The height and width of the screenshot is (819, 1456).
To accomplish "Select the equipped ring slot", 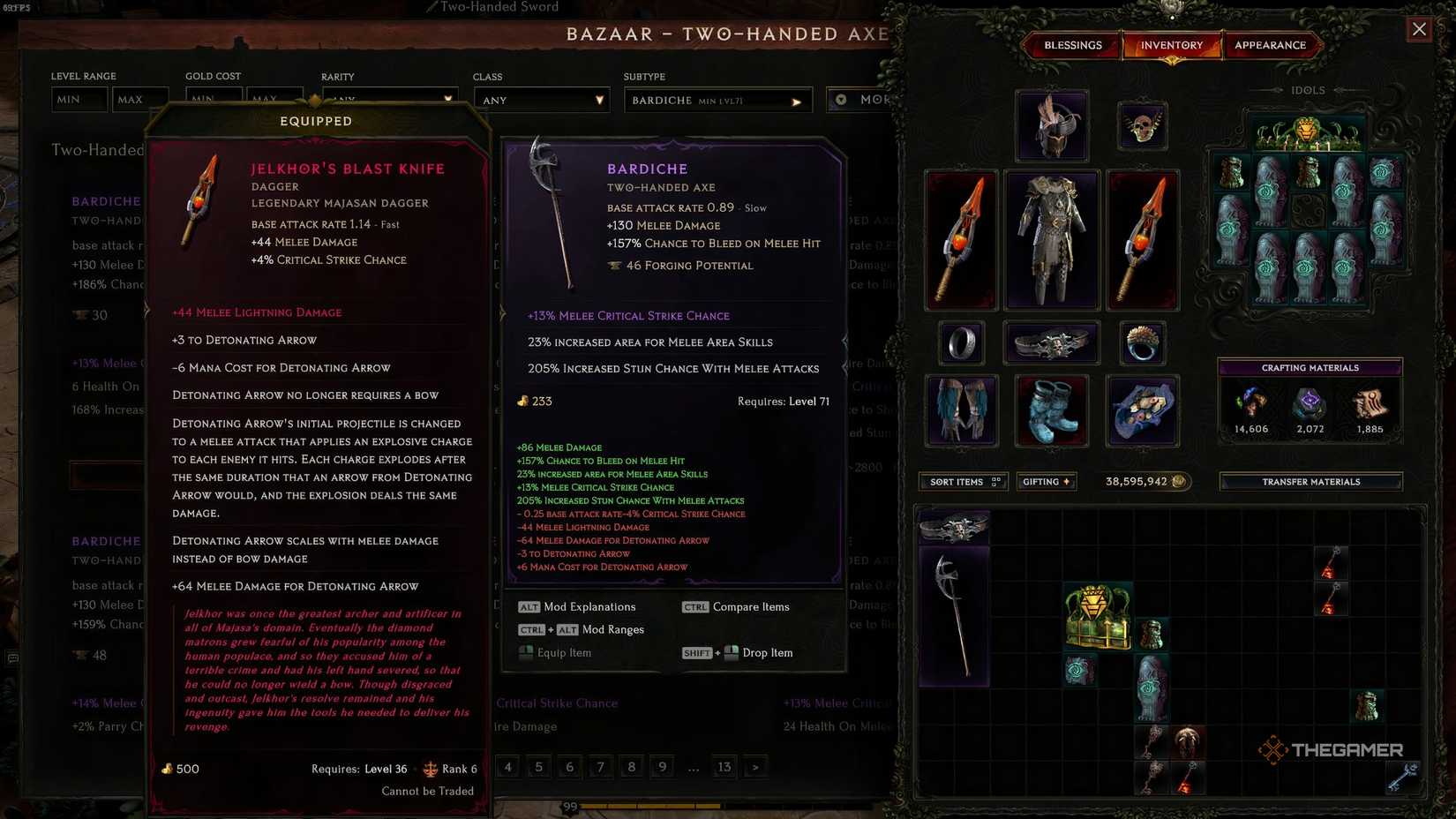I will tap(961, 343).
